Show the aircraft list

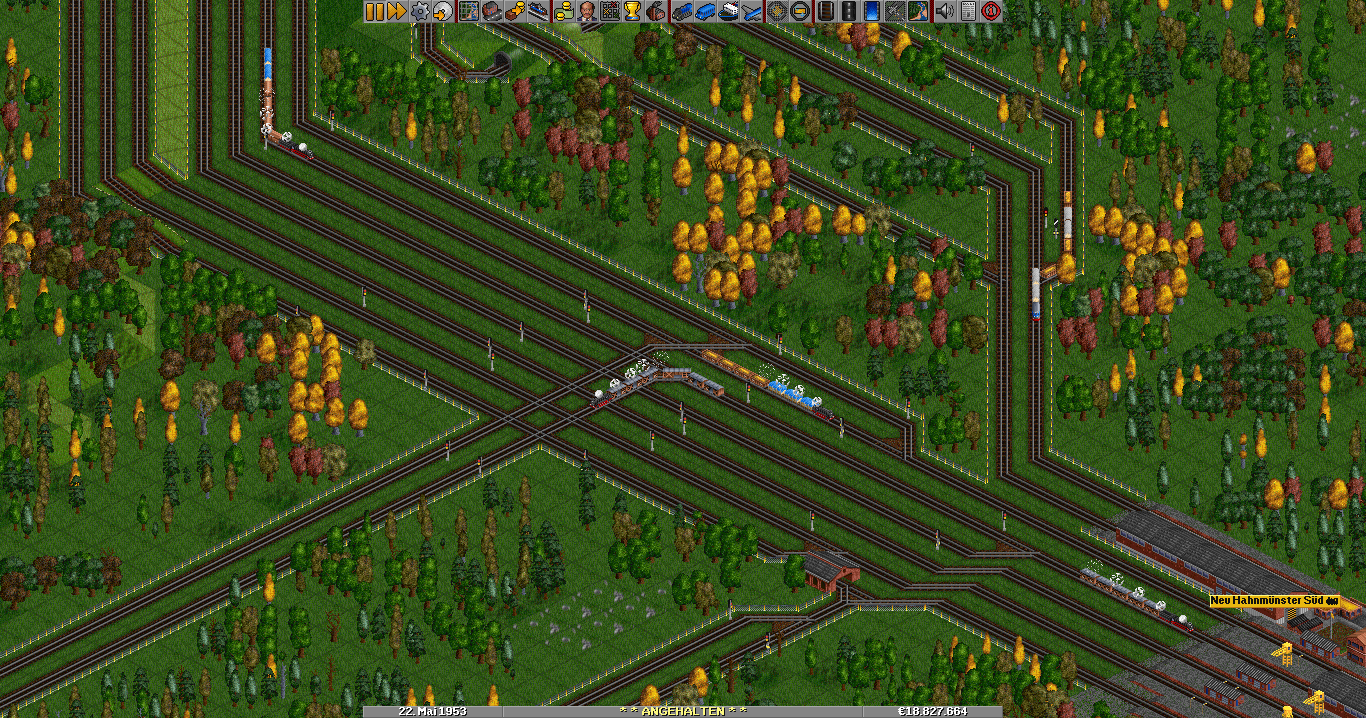pos(752,11)
